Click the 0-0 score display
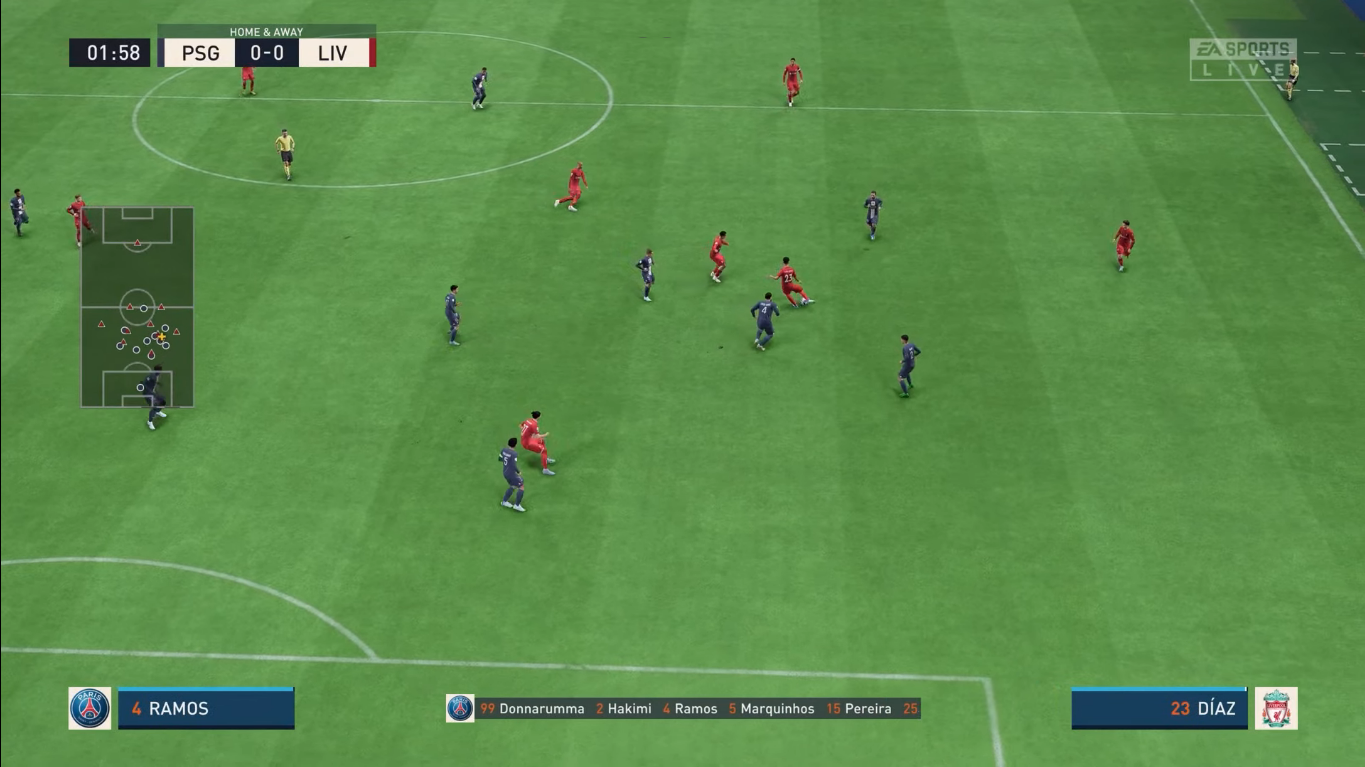Image resolution: width=1365 pixels, height=767 pixels. (x=269, y=53)
